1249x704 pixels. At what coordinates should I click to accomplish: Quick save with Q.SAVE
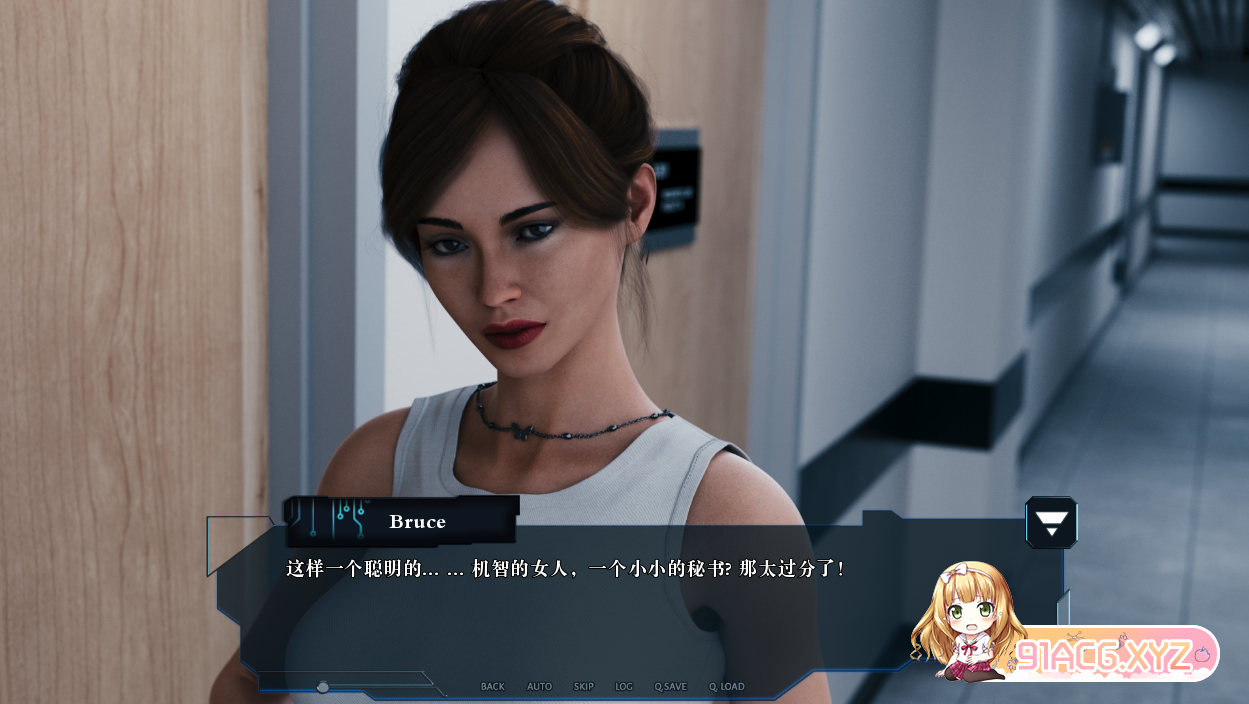(x=671, y=687)
